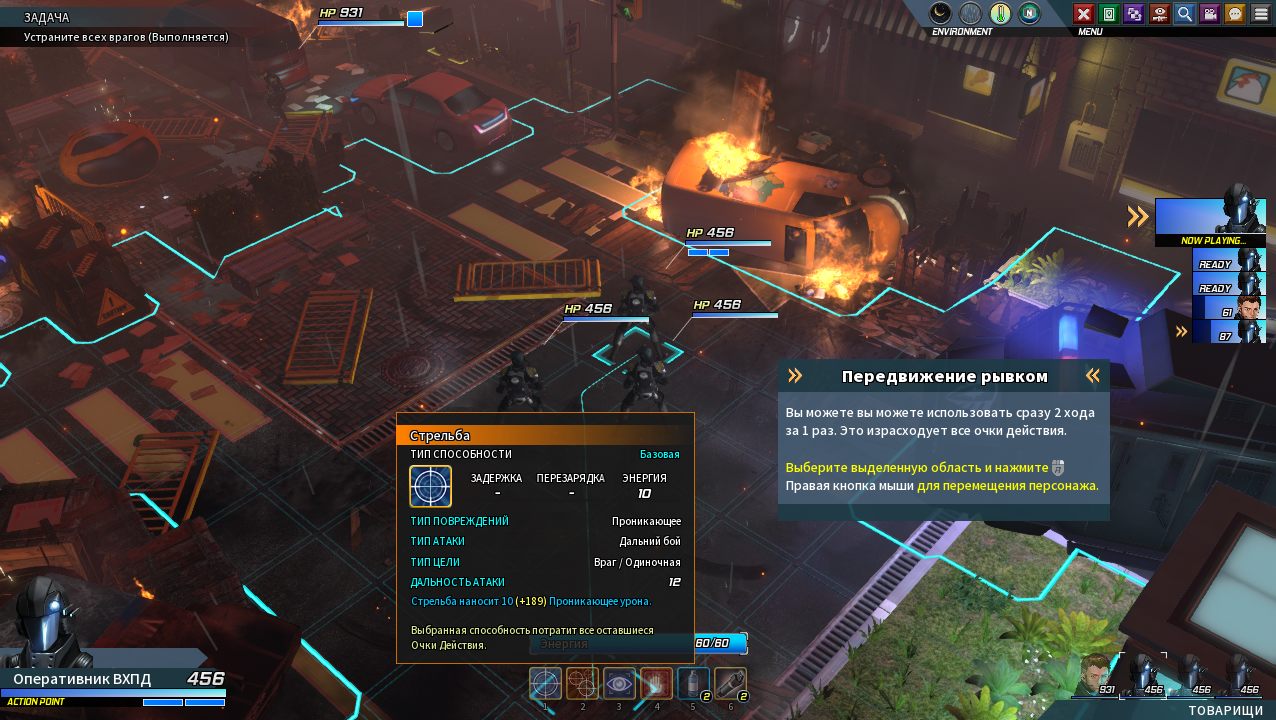Viewport: 1276px width, 720px height.
Task: Select the Стрельба crosshair ability
Action: [545, 683]
